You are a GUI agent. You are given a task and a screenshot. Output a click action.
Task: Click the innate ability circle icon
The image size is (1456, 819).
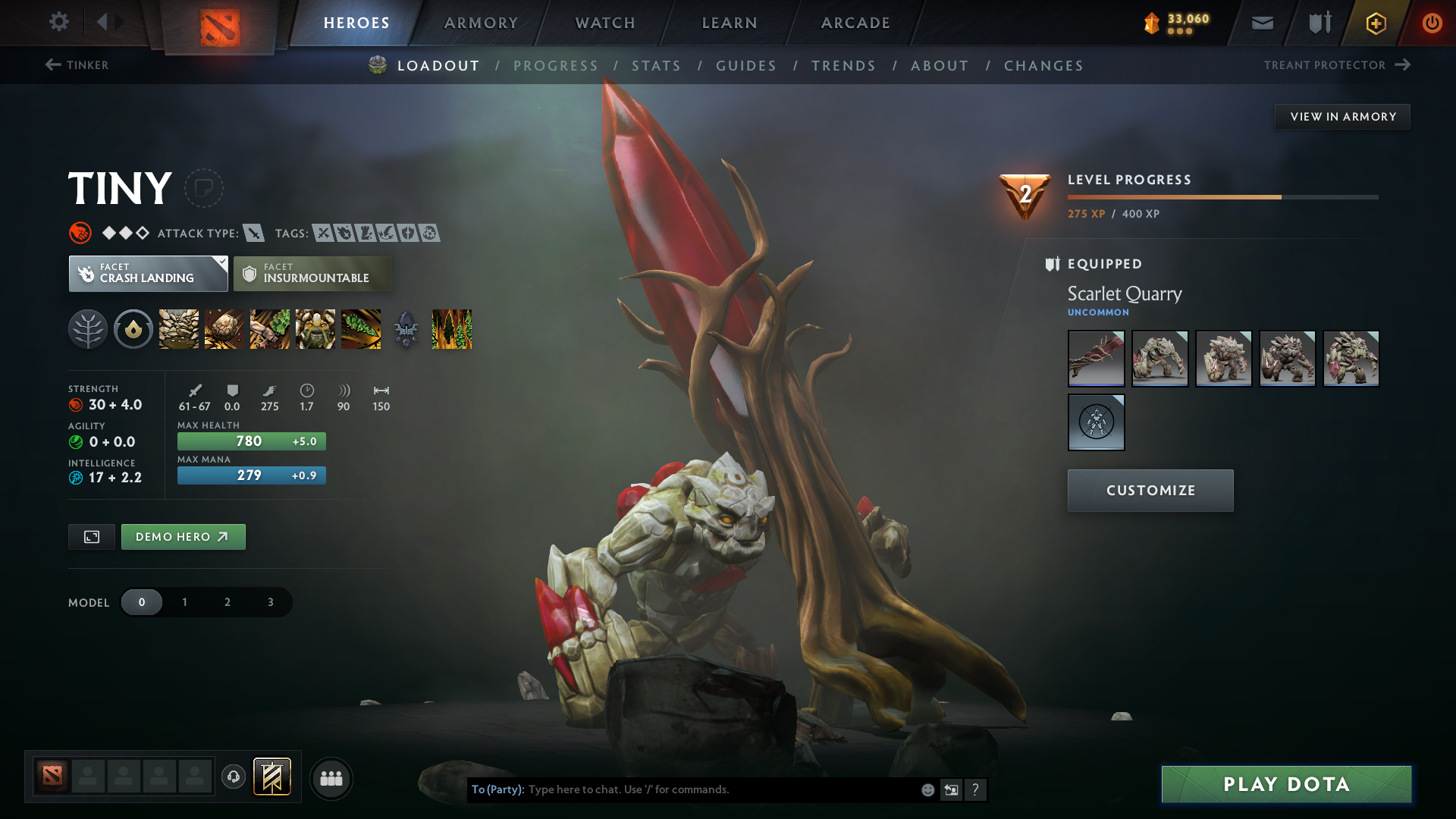pos(133,329)
